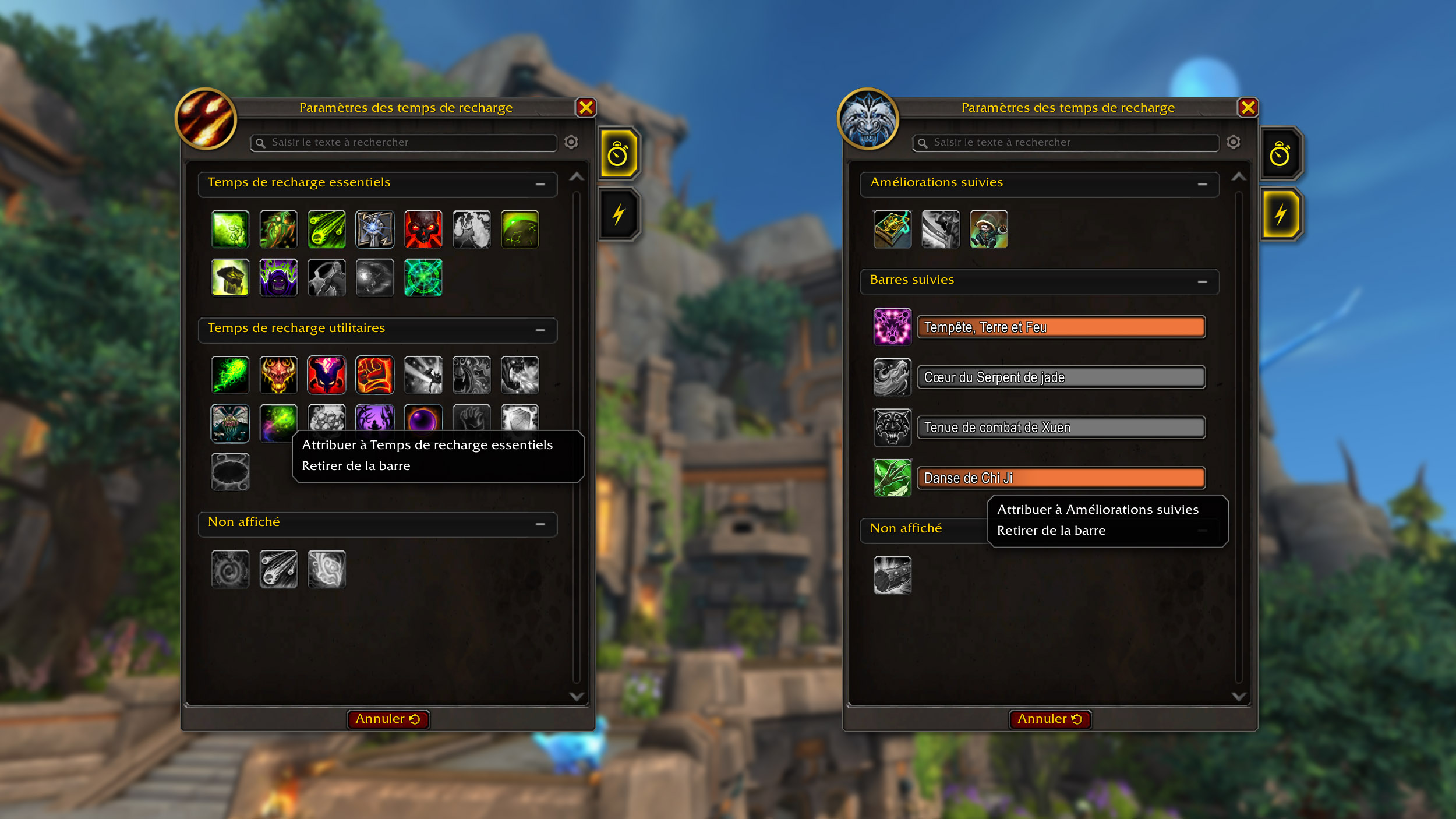
Task: Click the purple hooded demon cooldown icon
Action: pyautogui.click(x=278, y=278)
